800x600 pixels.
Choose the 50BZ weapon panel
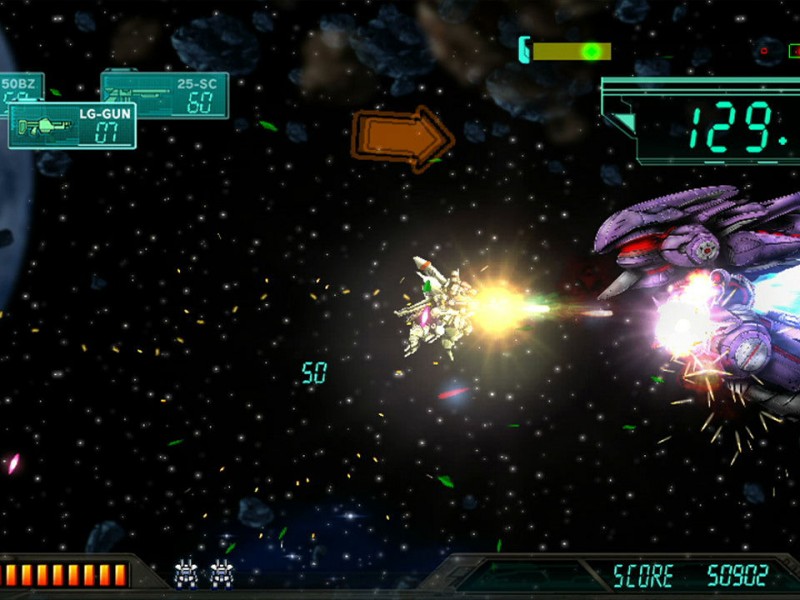(x=20, y=87)
